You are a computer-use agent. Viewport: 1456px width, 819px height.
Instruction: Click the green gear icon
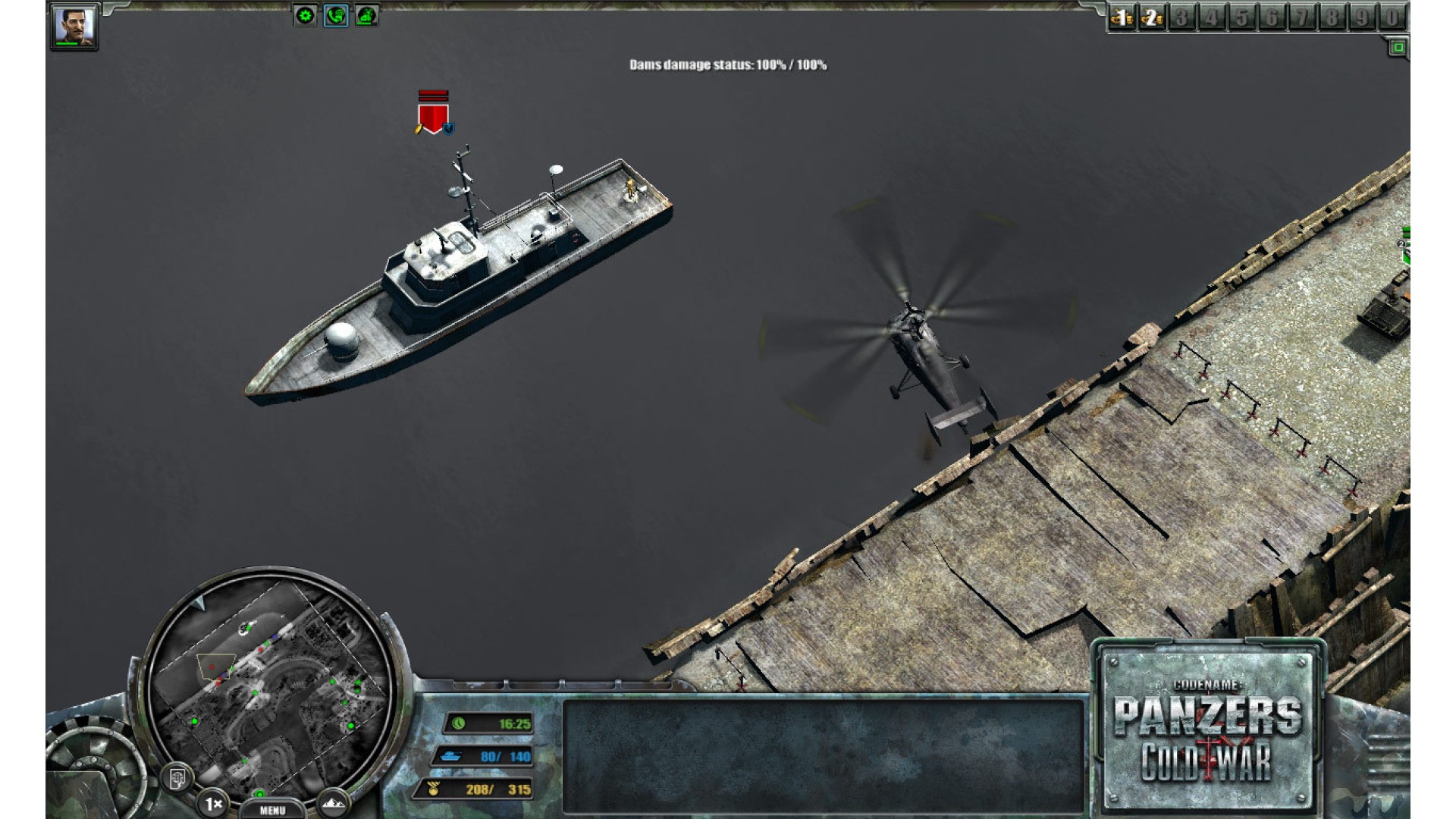coord(305,16)
